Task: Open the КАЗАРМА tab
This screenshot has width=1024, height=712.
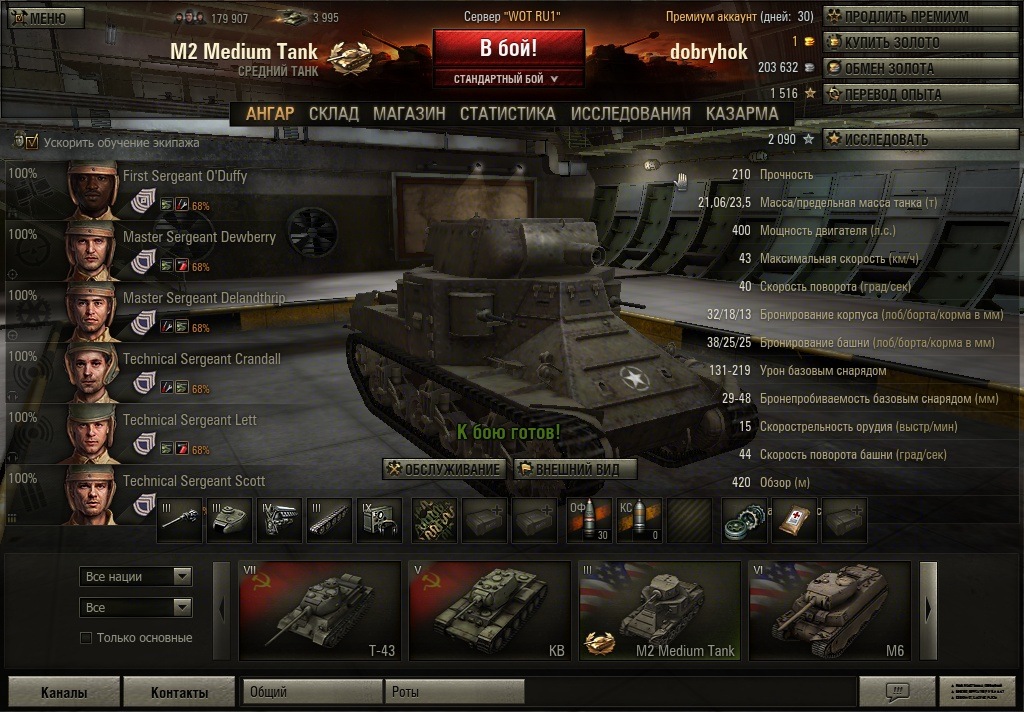Action: click(x=742, y=113)
